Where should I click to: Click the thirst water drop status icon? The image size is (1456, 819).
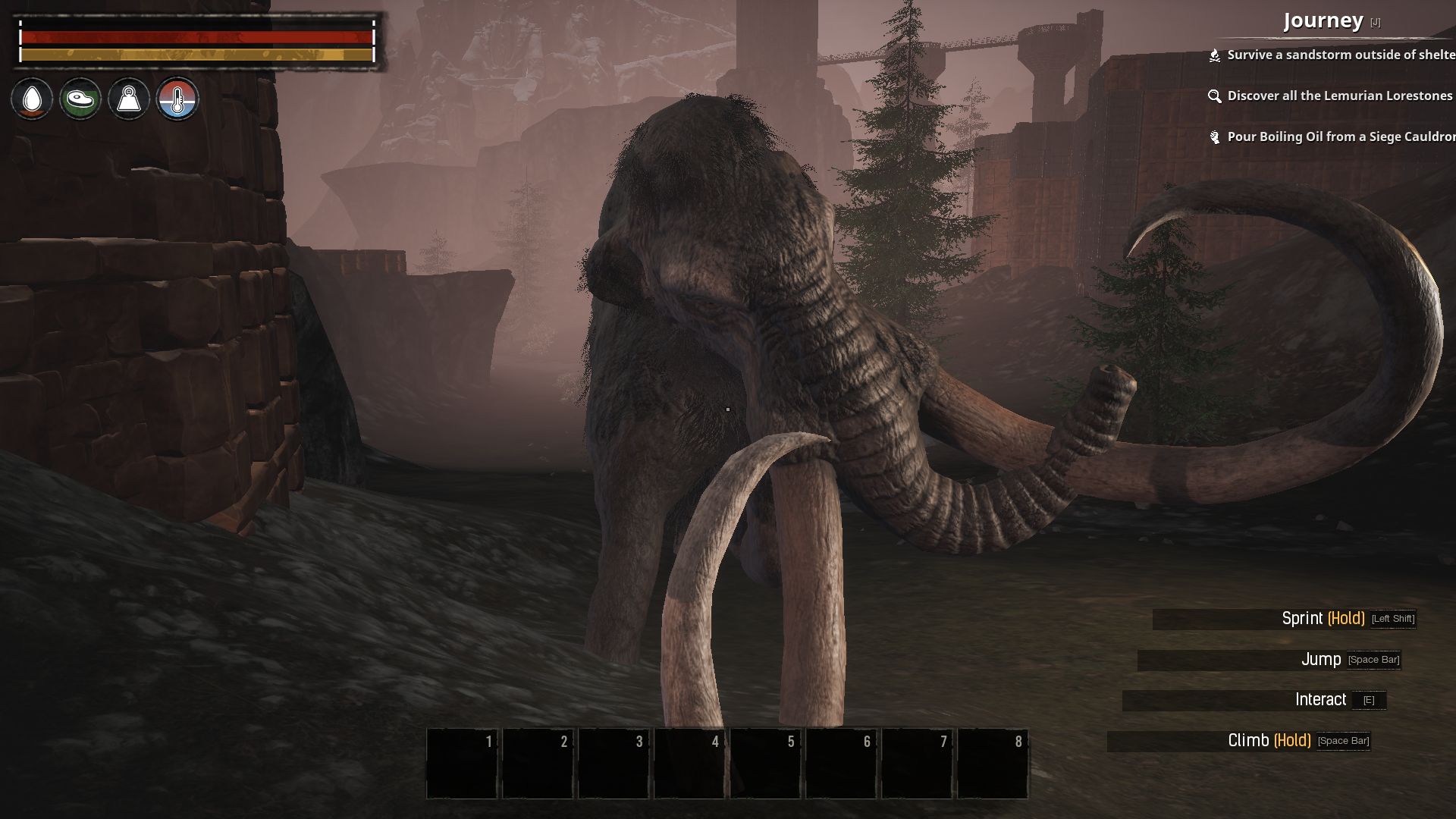coord(32,99)
